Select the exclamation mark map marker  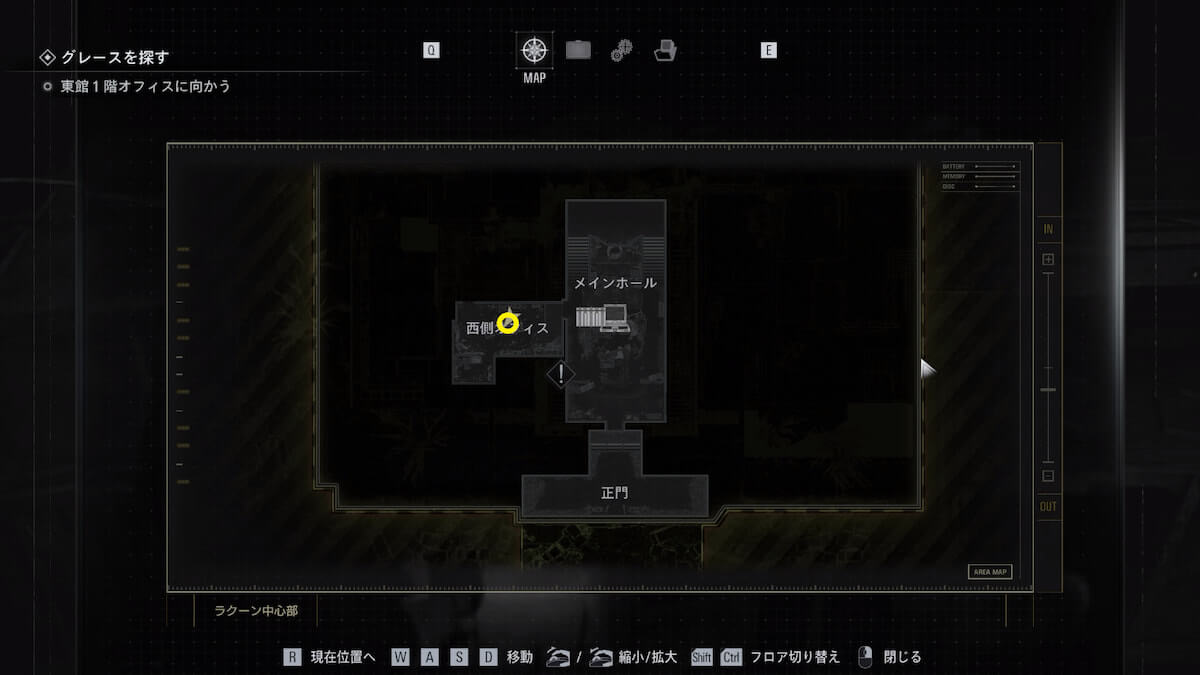click(x=561, y=374)
